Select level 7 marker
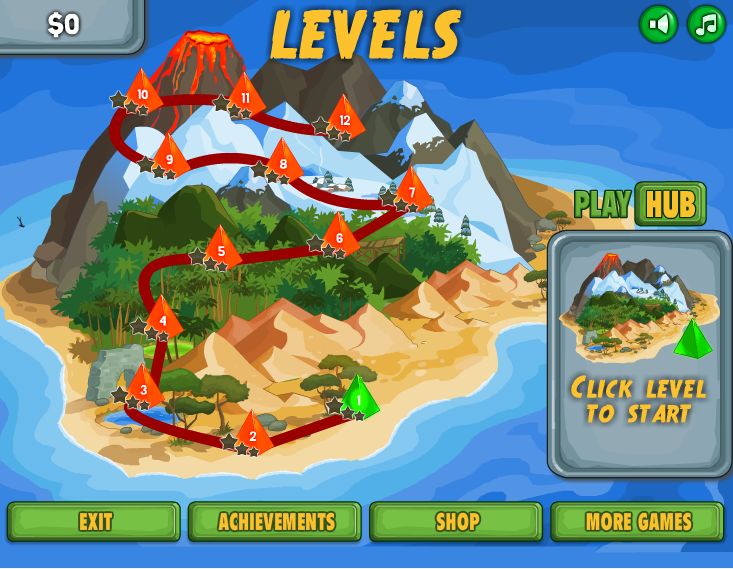This screenshot has width=733, height=569. pyautogui.click(x=411, y=192)
